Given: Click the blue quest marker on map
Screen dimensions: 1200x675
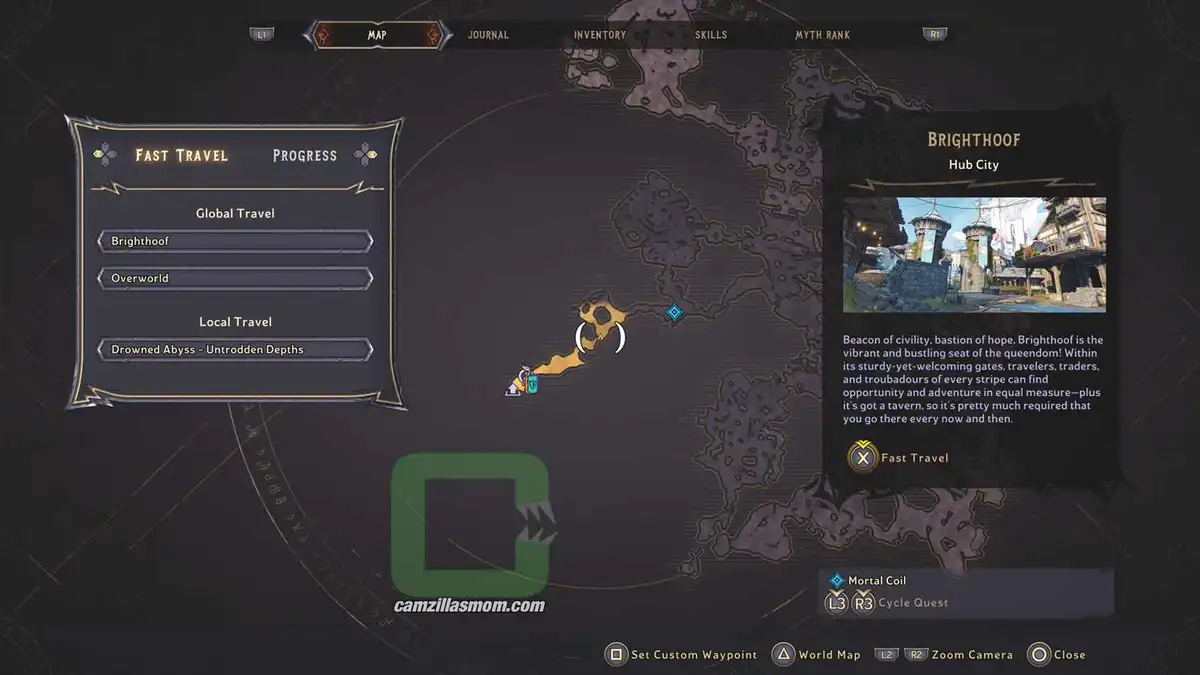Looking at the screenshot, I should pyautogui.click(x=675, y=313).
